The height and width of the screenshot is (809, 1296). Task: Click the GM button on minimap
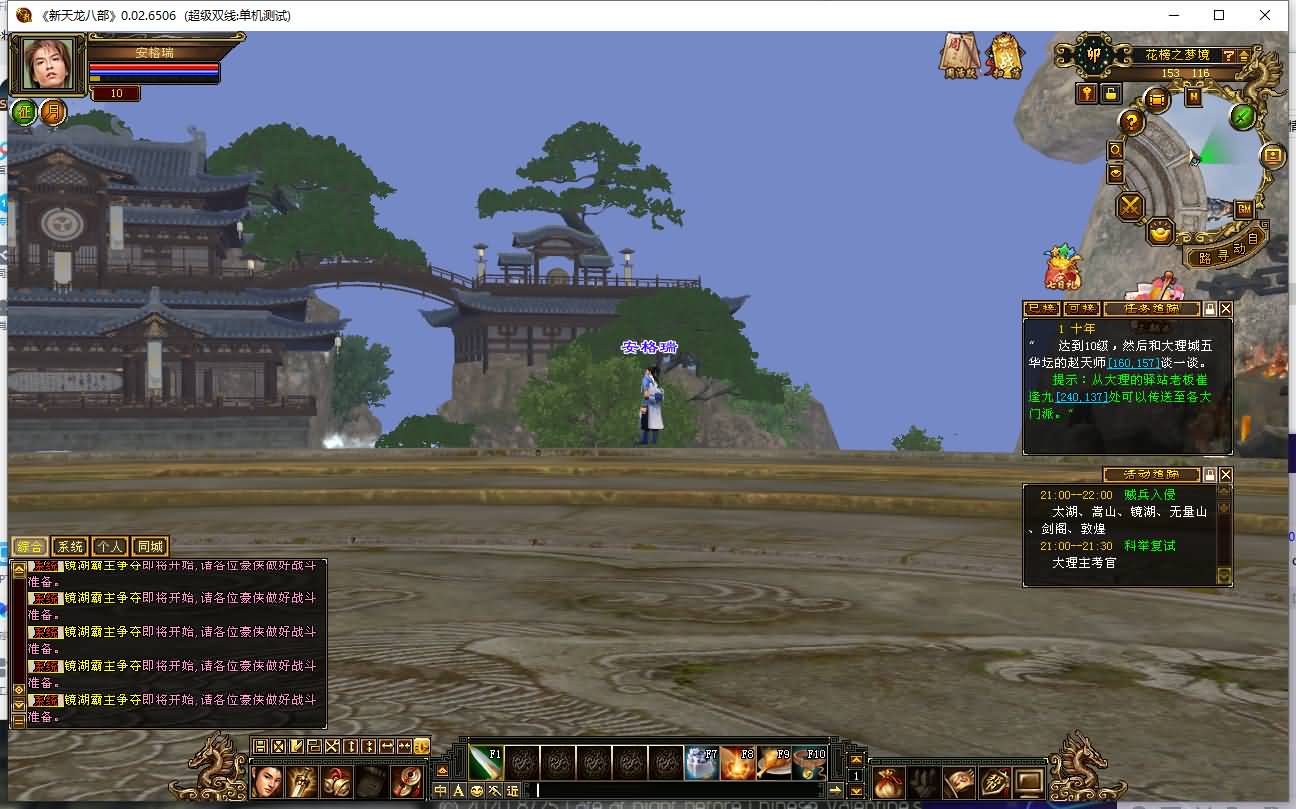pos(1244,209)
